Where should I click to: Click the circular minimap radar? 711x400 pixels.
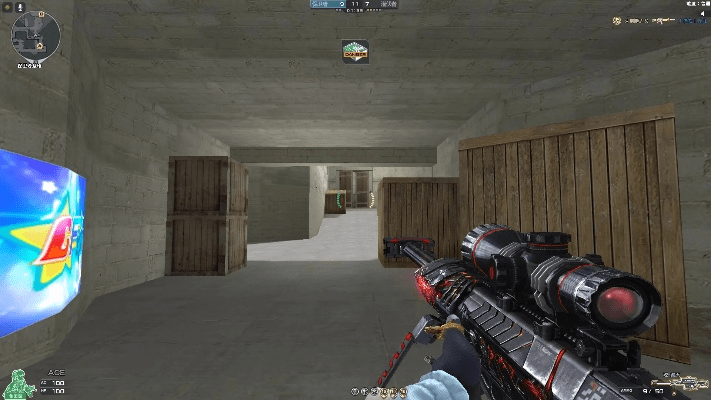(x=36, y=36)
